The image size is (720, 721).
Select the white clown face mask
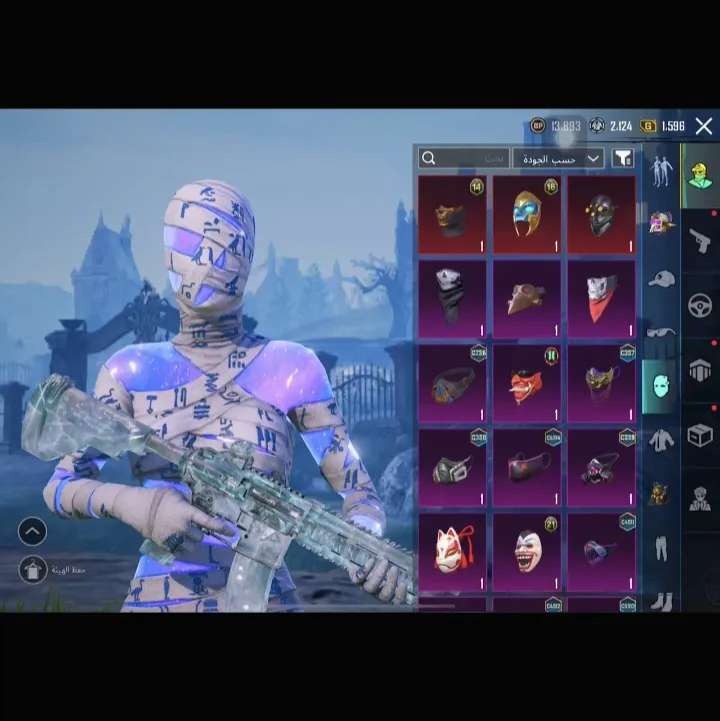click(526, 551)
